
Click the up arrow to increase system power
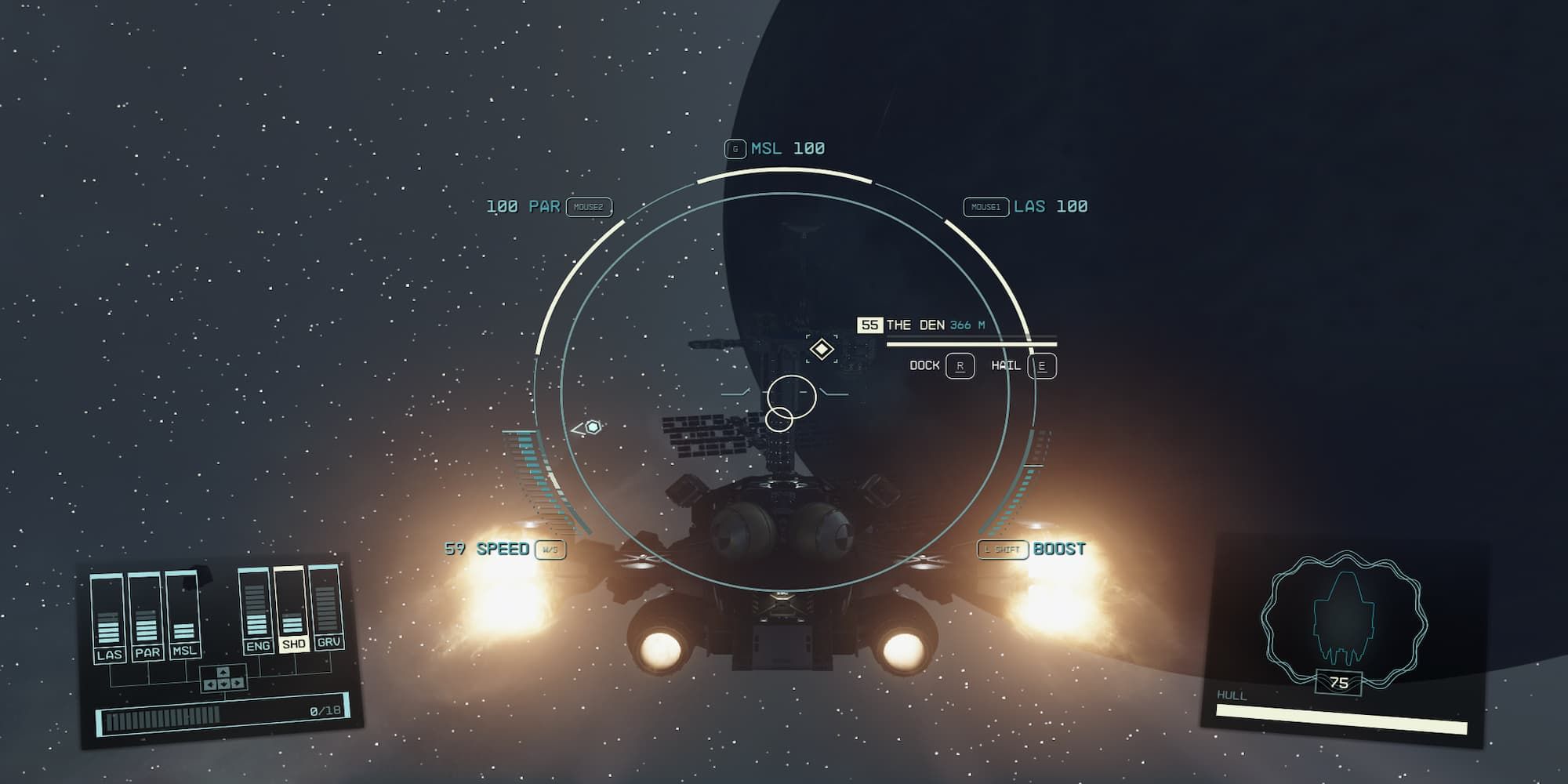223,672
